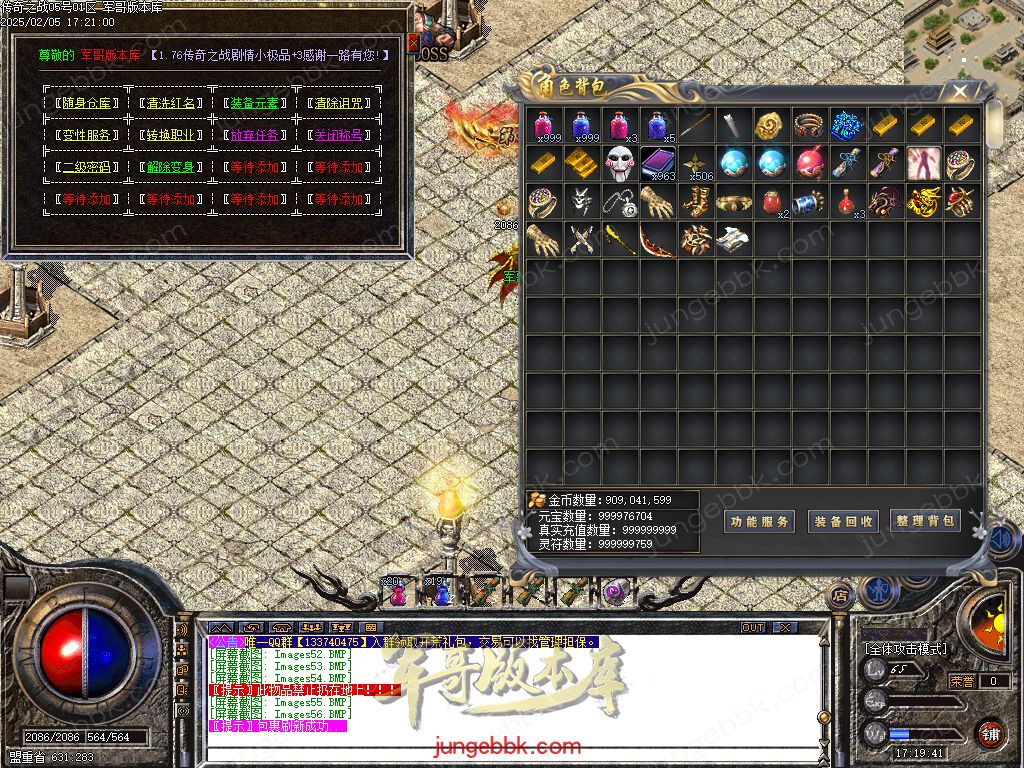Click the 关闭称号 link
The height and width of the screenshot is (768, 1024).
click(338, 135)
